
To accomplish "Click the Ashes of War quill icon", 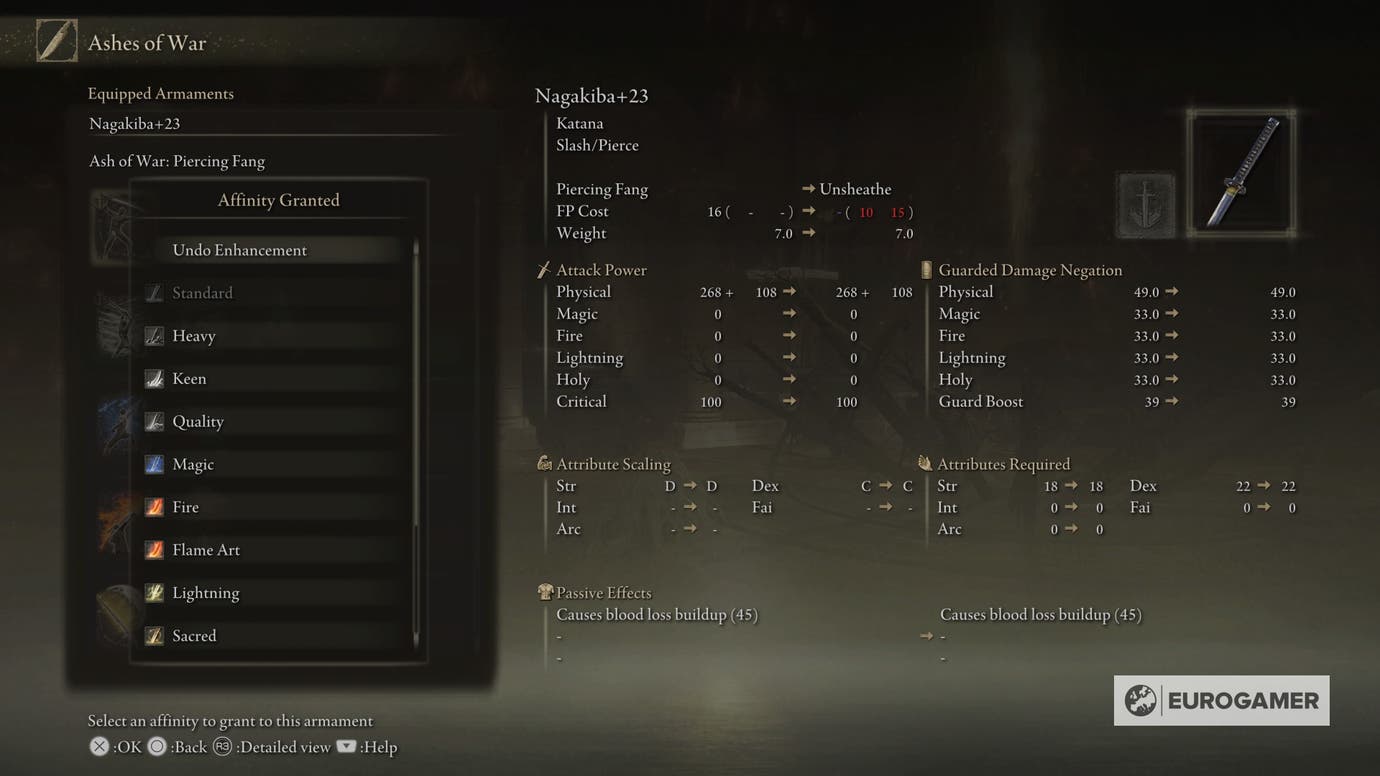I will [57, 41].
